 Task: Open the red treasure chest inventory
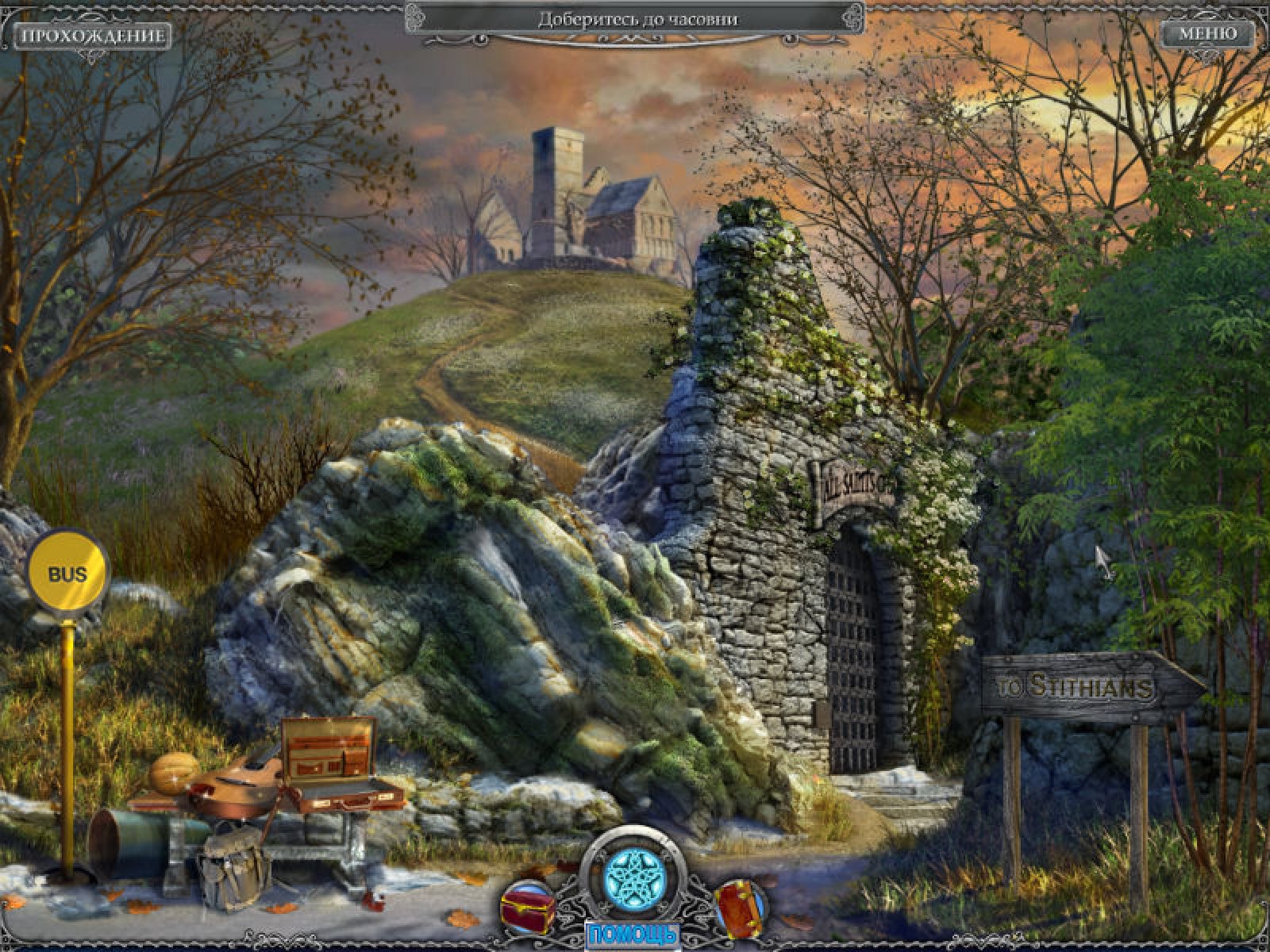pos(527,906)
